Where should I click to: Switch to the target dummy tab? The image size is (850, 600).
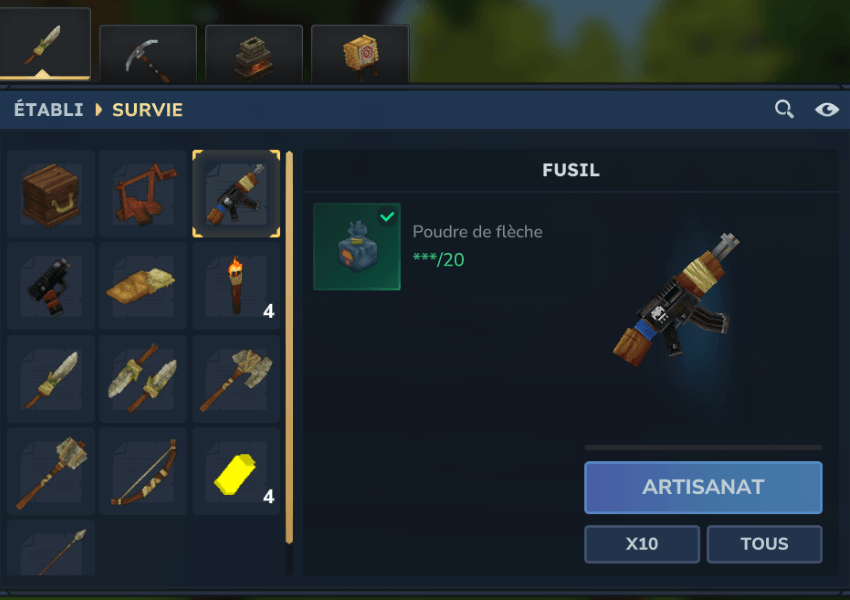pos(360,55)
